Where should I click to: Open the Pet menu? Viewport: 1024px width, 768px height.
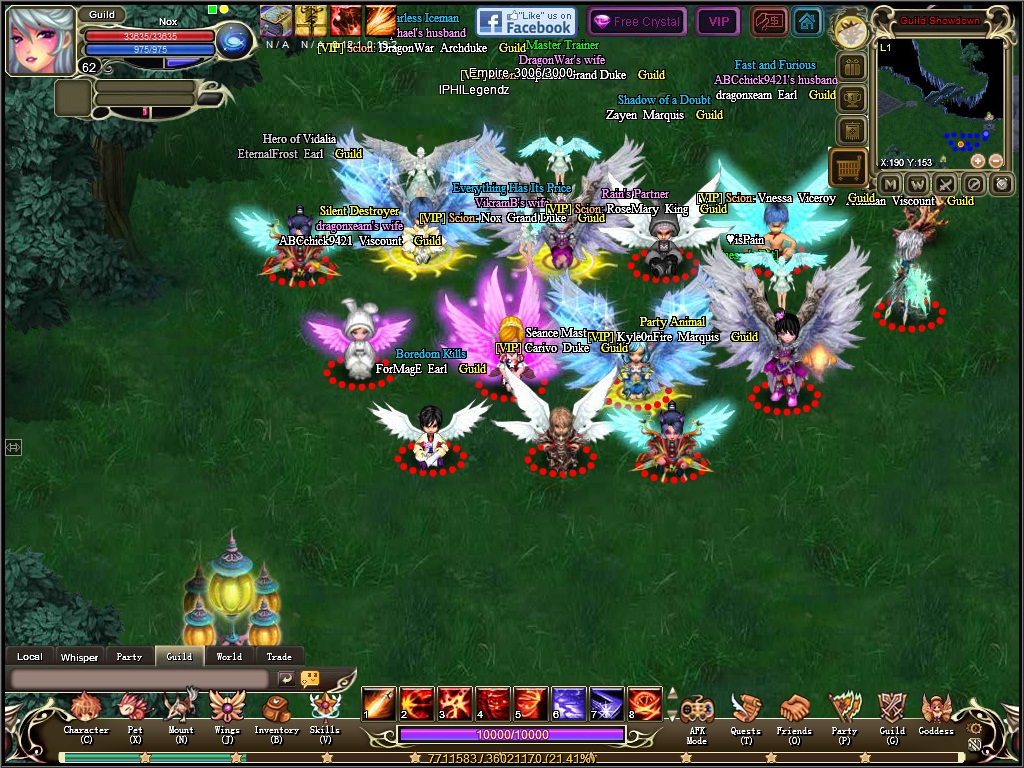pos(134,712)
